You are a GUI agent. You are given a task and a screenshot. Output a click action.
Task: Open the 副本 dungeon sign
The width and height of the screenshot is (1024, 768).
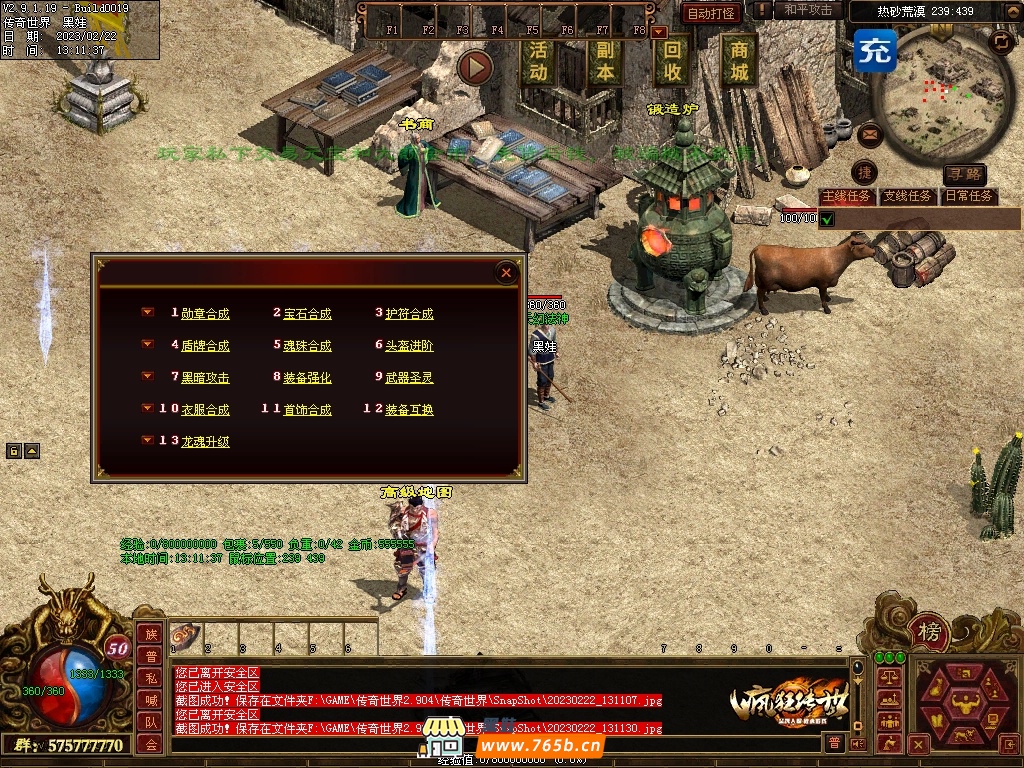coord(604,61)
